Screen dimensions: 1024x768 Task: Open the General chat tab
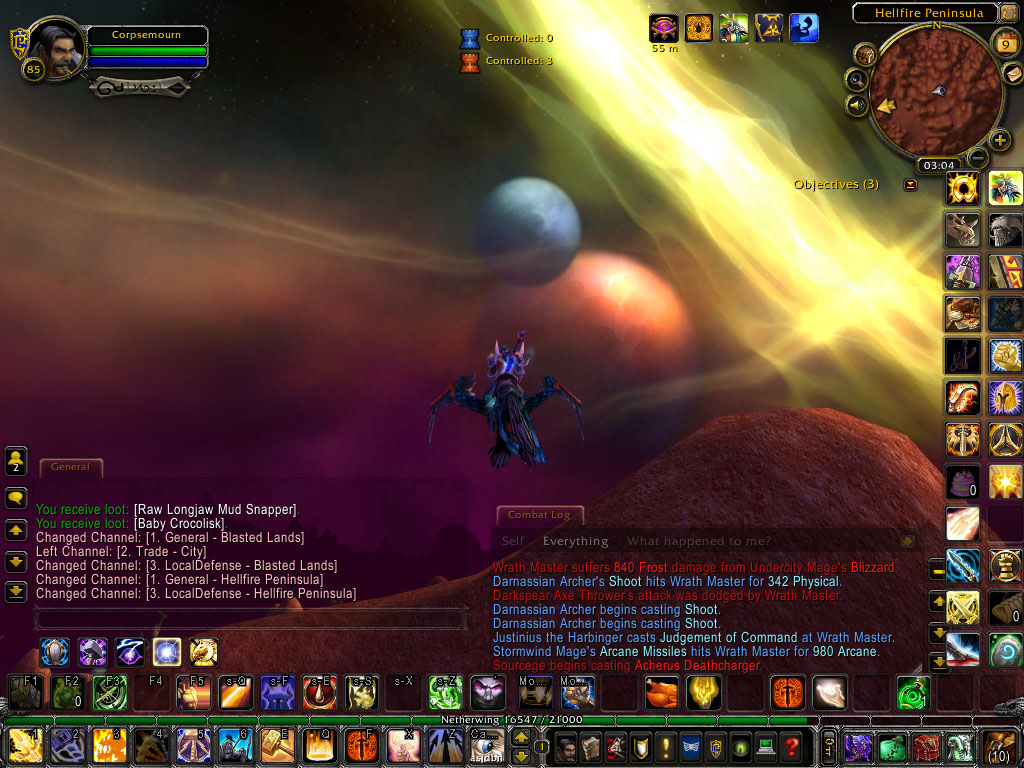coord(70,467)
